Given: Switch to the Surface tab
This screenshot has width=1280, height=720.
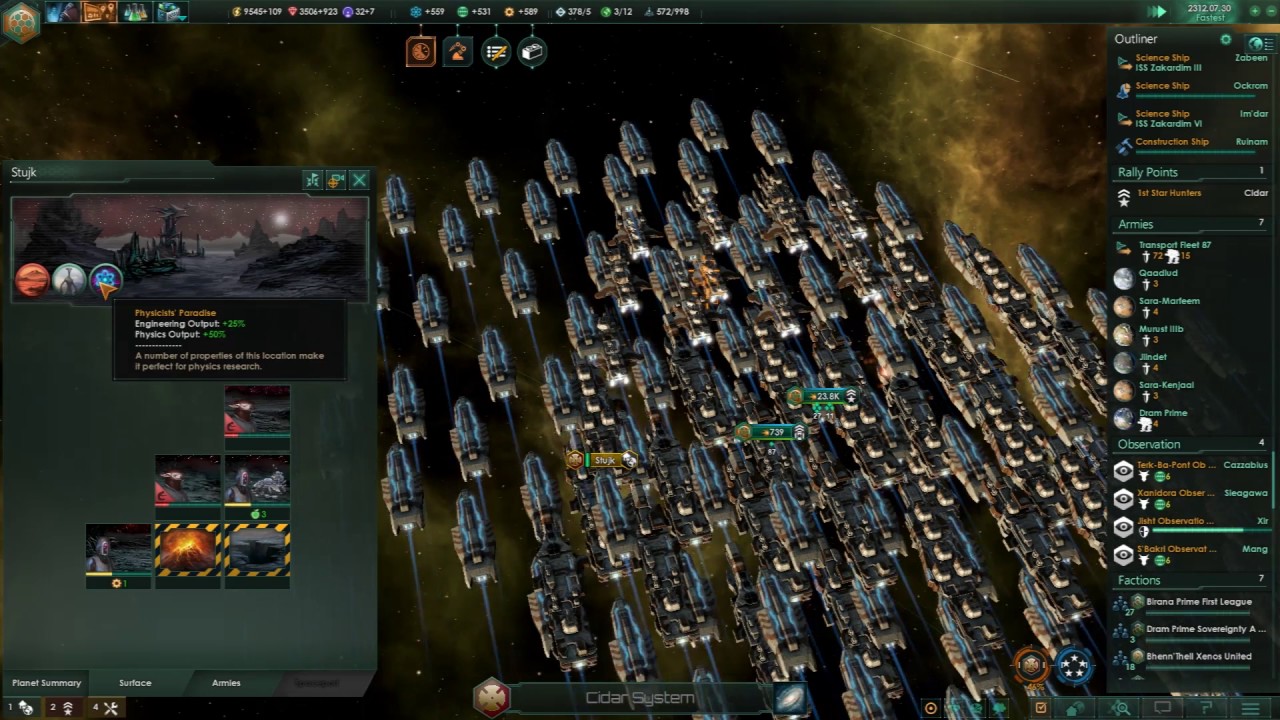Looking at the screenshot, I should (x=135, y=683).
